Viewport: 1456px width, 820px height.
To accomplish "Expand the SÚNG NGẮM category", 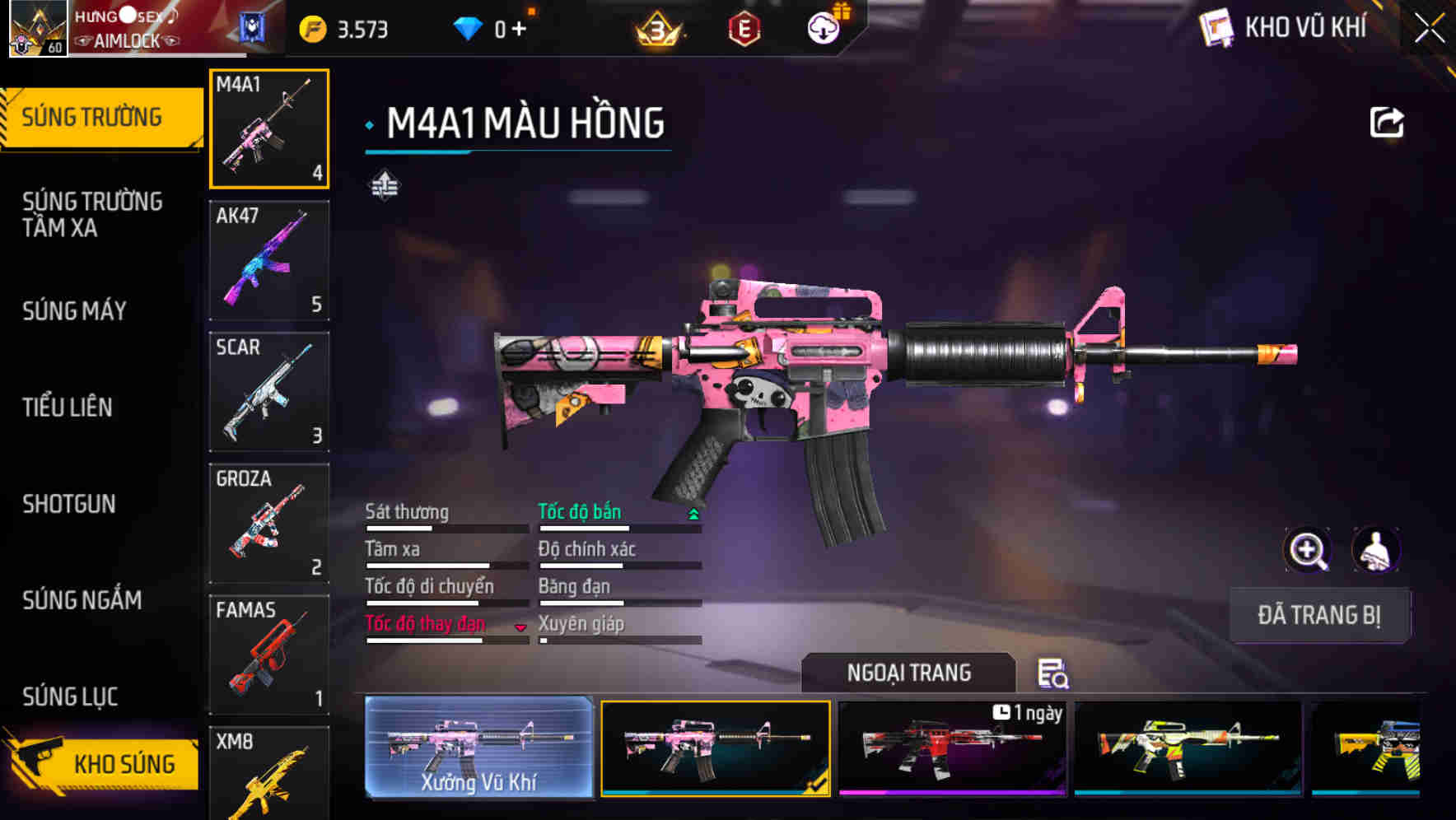I will 82,601.
